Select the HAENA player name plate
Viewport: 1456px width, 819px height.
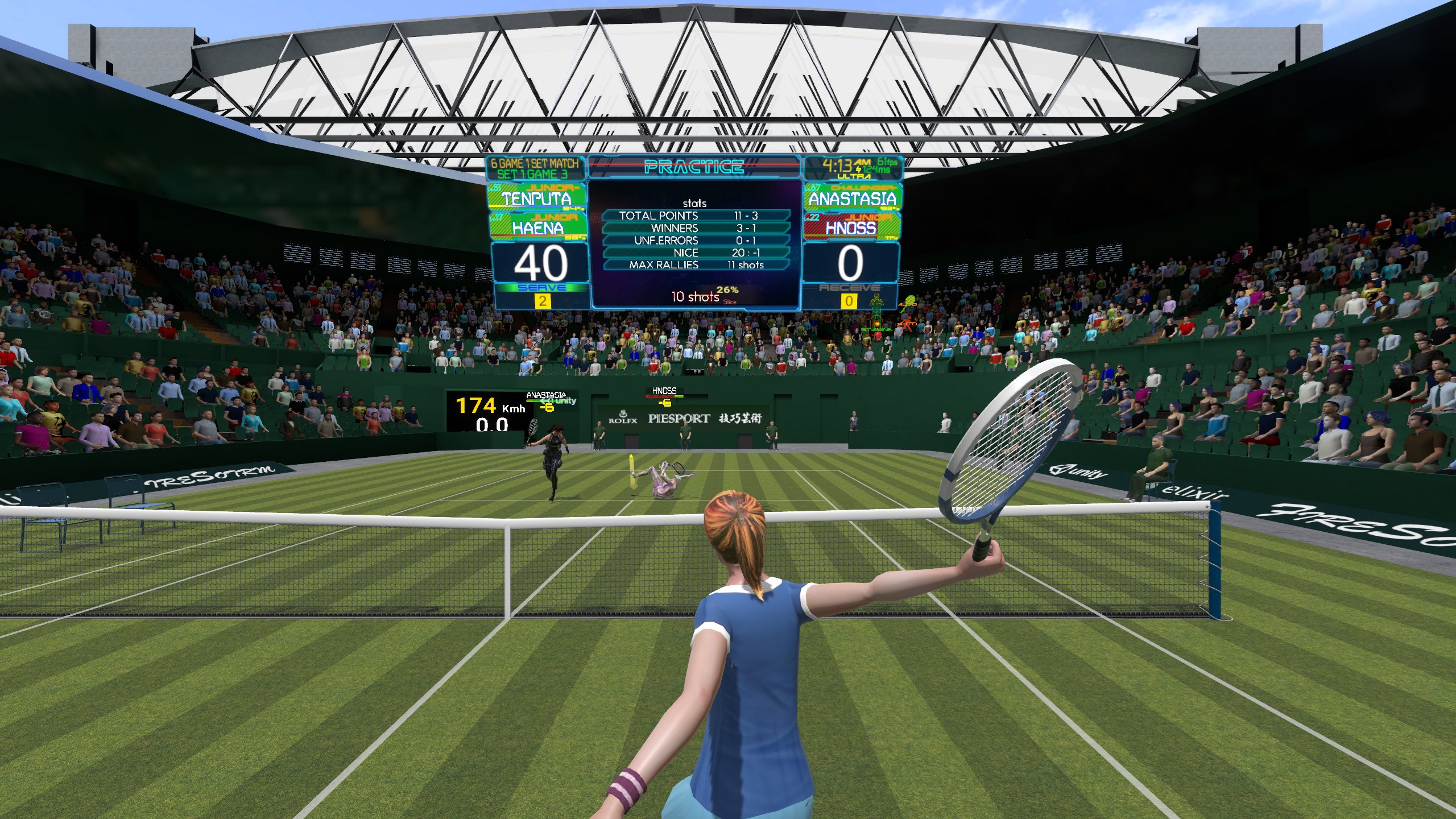pyautogui.click(x=537, y=227)
